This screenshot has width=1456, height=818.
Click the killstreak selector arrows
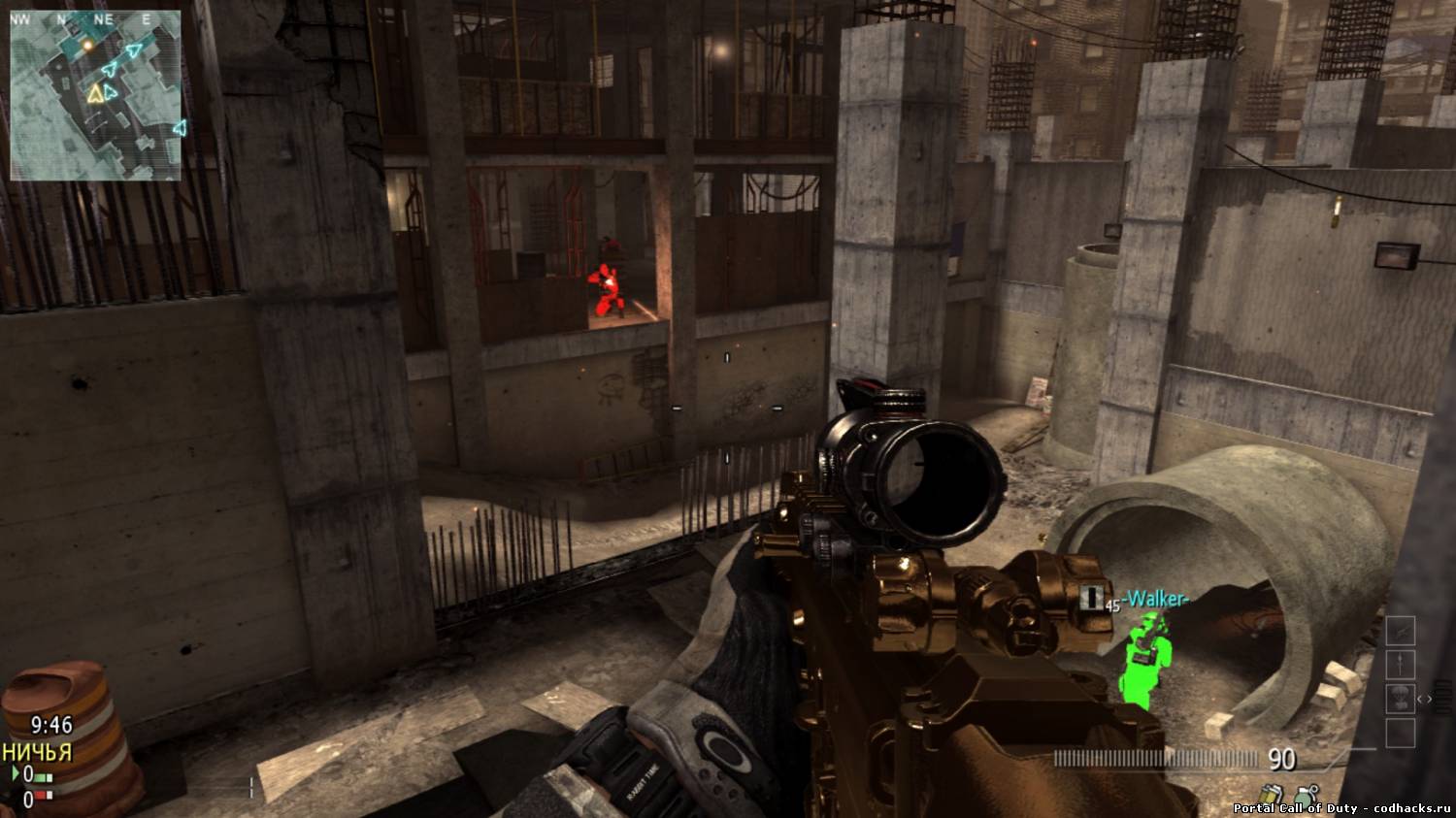tap(1424, 699)
